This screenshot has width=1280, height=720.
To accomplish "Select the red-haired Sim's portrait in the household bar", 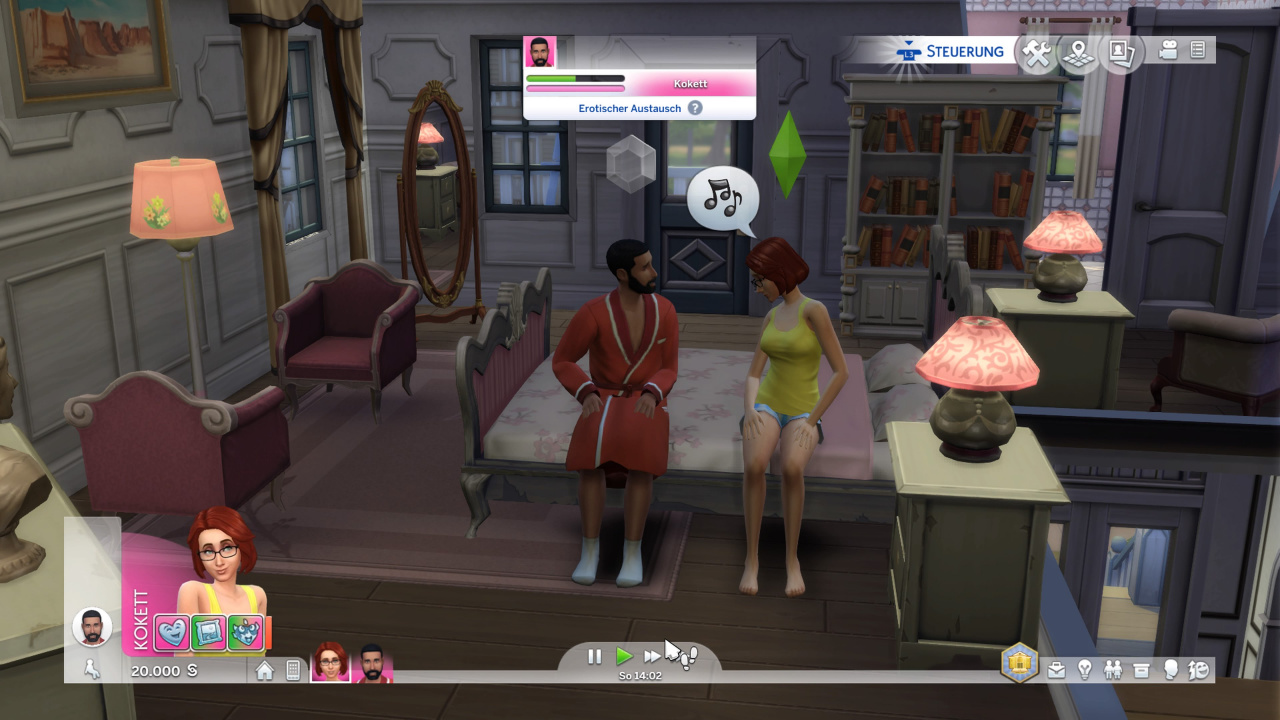I will coord(330,662).
